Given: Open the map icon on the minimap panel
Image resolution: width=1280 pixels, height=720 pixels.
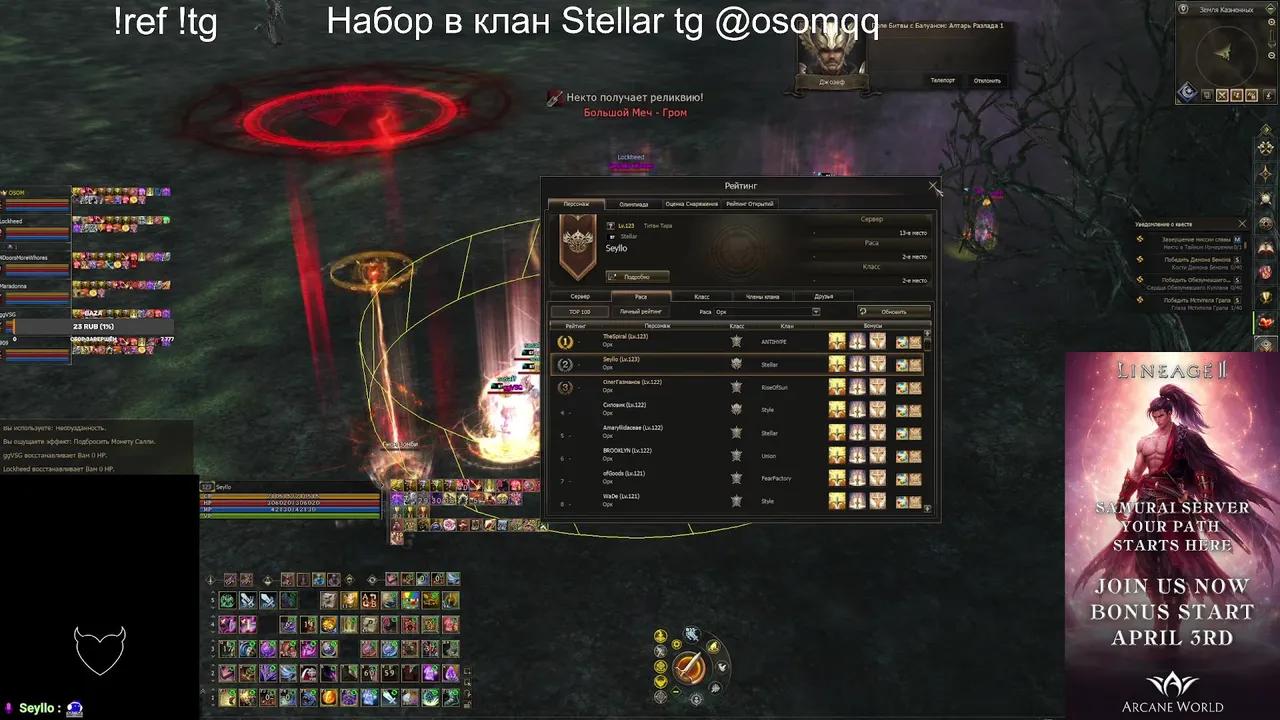Looking at the screenshot, I should coord(1207,95).
